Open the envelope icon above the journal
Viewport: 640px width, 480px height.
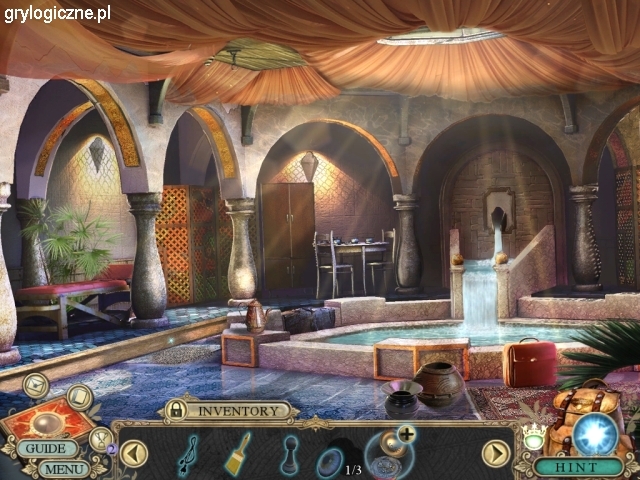pyautogui.click(x=36, y=384)
